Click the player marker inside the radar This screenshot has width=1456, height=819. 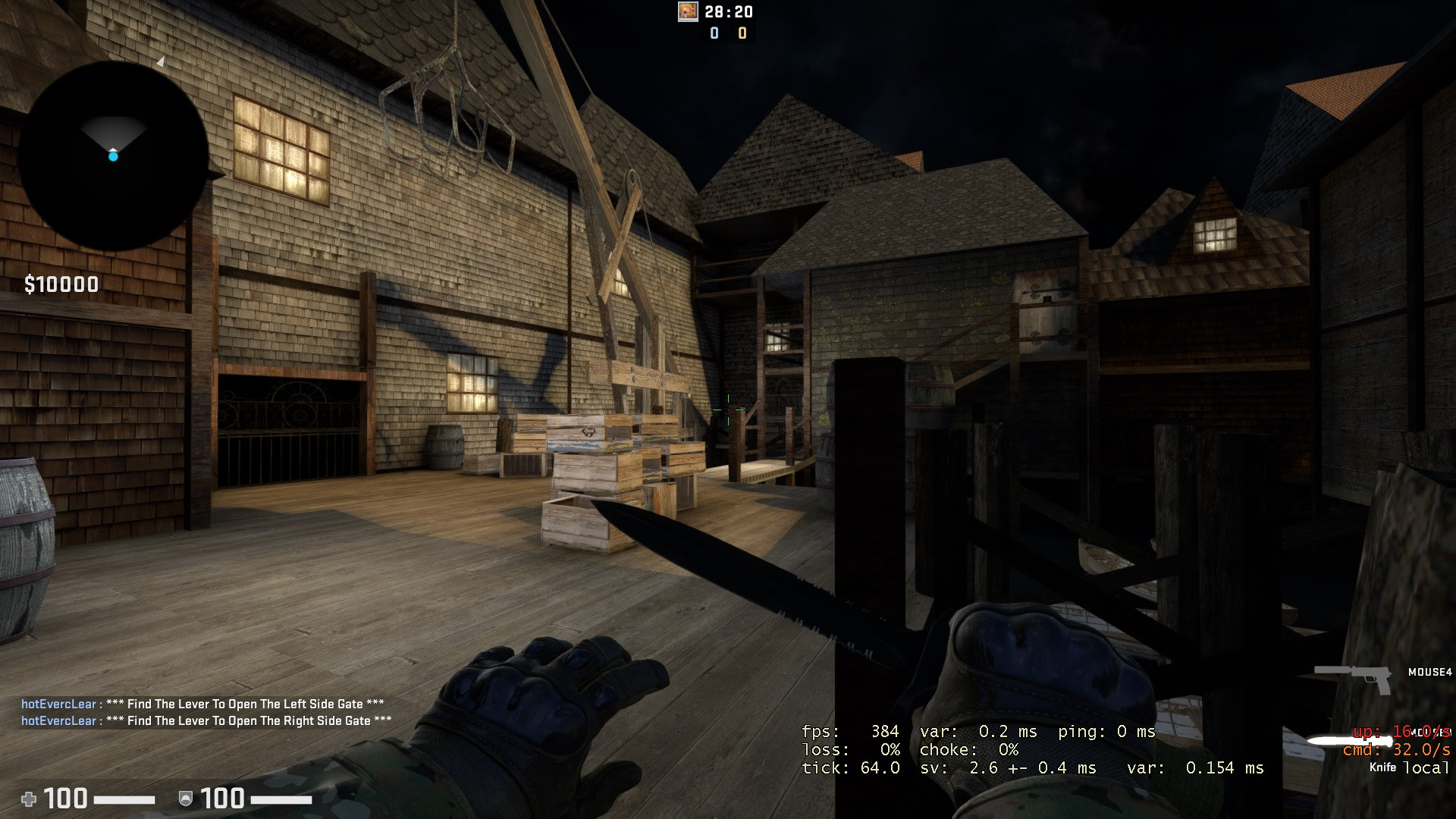(x=114, y=155)
